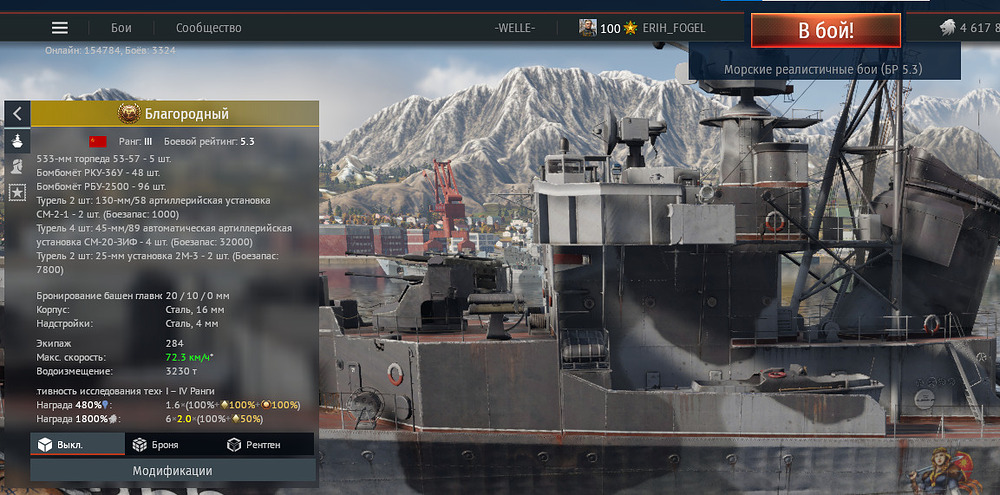The image size is (1000, 495).
Task: Change game mode Морские реалистичные бои
Action: pos(823,69)
